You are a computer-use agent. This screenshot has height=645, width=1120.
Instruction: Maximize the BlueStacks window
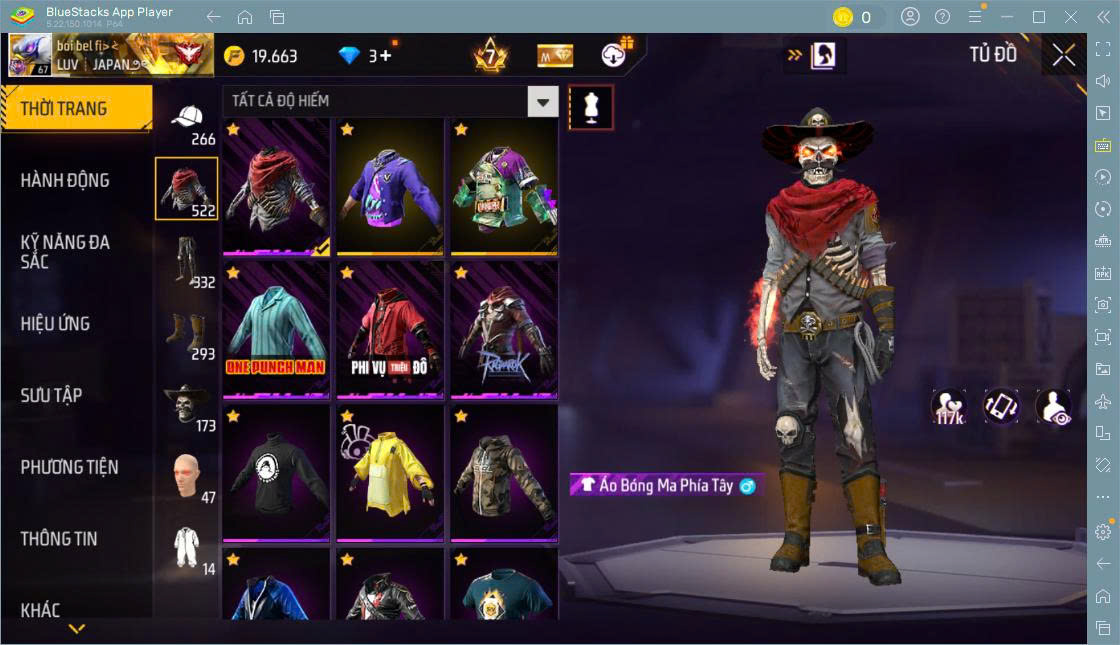[x=1039, y=17]
